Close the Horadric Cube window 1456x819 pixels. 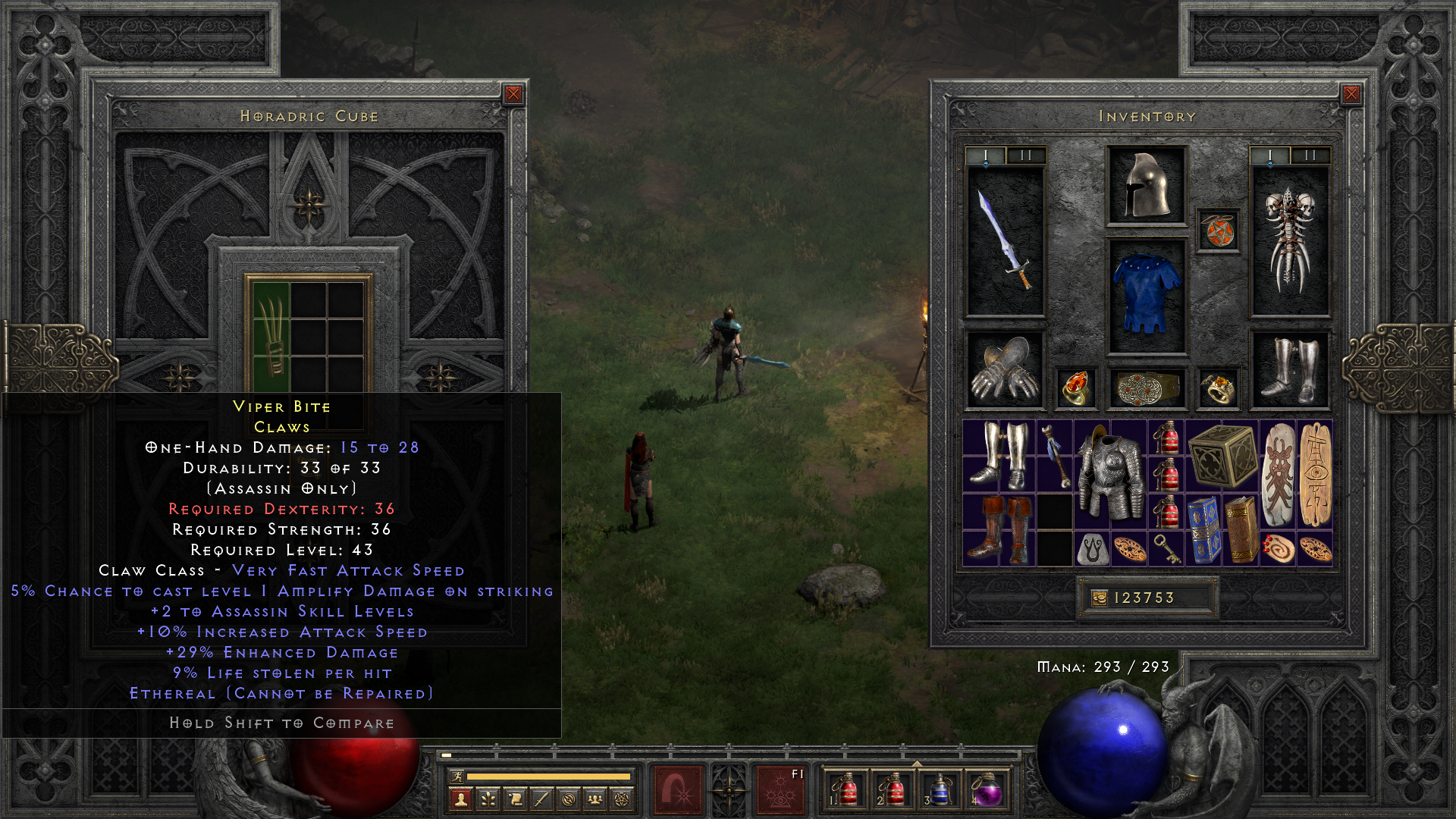tap(514, 93)
